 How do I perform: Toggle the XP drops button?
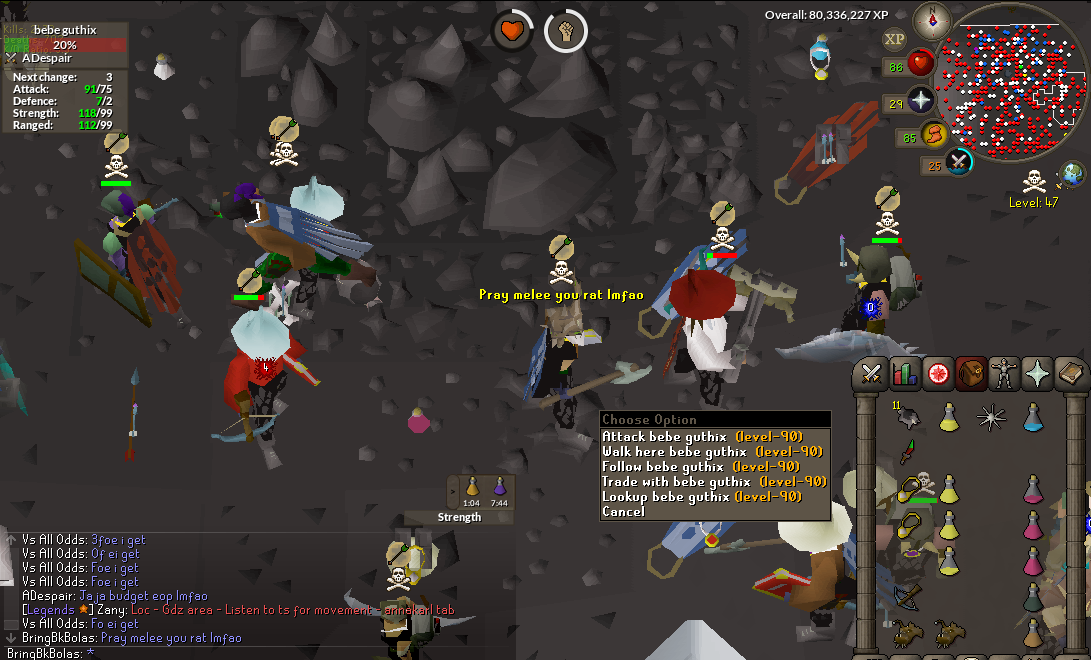point(895,39)
